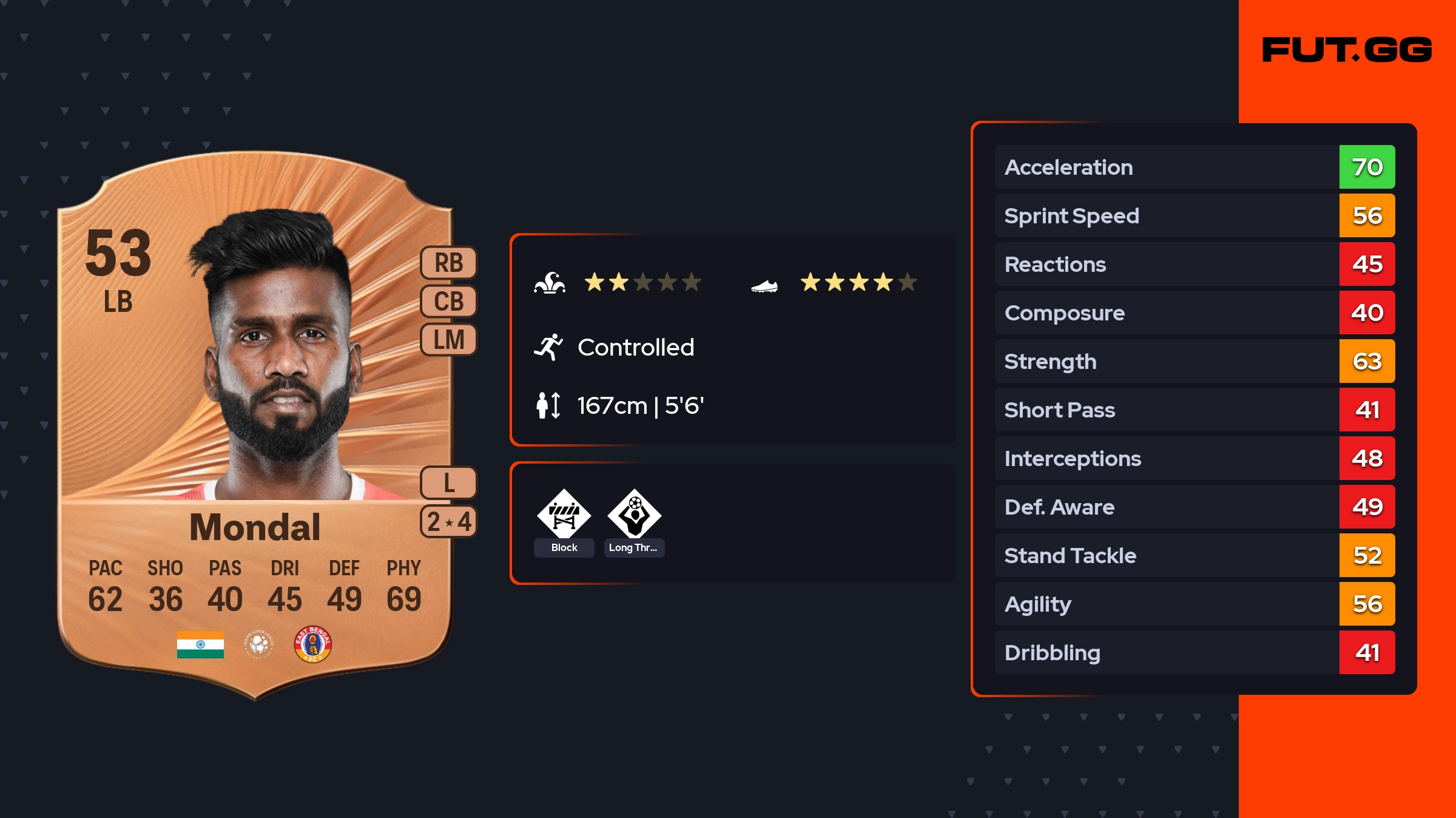The height and width of the screenshot is (818, 1456).
Task: Click the FUT.GG logo
Action: click(x=1347, y=50)
